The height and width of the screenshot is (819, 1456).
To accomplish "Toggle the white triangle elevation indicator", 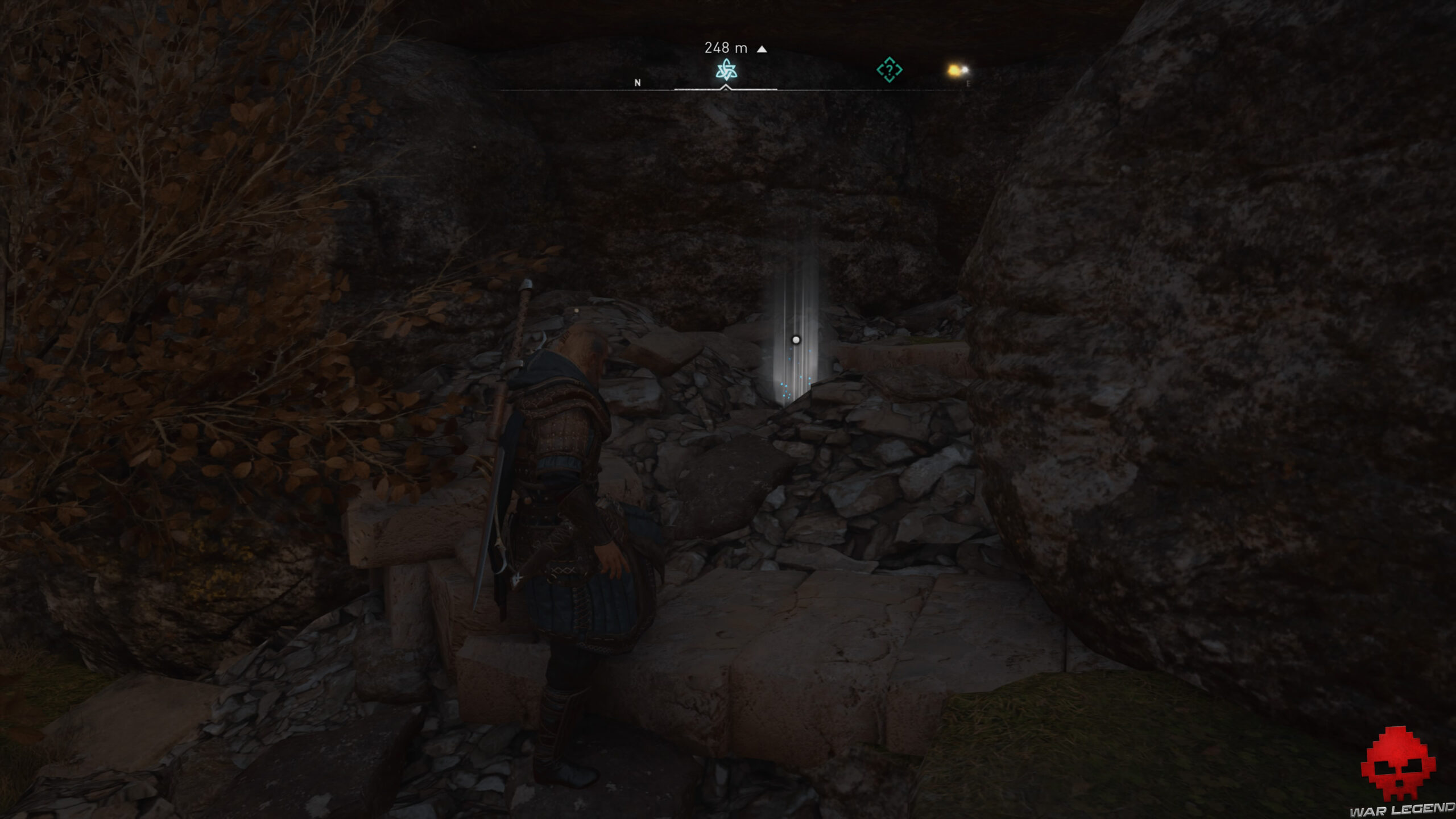I will click(761, 49).
